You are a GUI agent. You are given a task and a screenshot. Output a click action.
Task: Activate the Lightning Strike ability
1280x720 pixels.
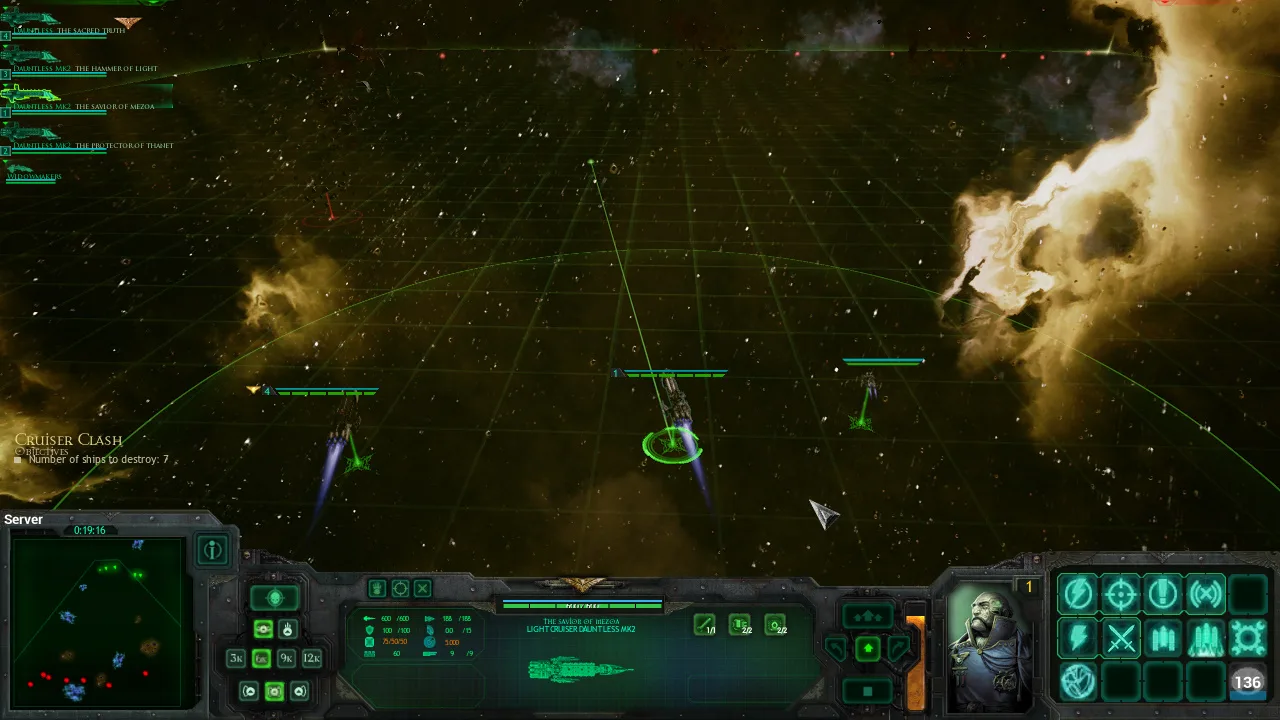[1077, 638]
